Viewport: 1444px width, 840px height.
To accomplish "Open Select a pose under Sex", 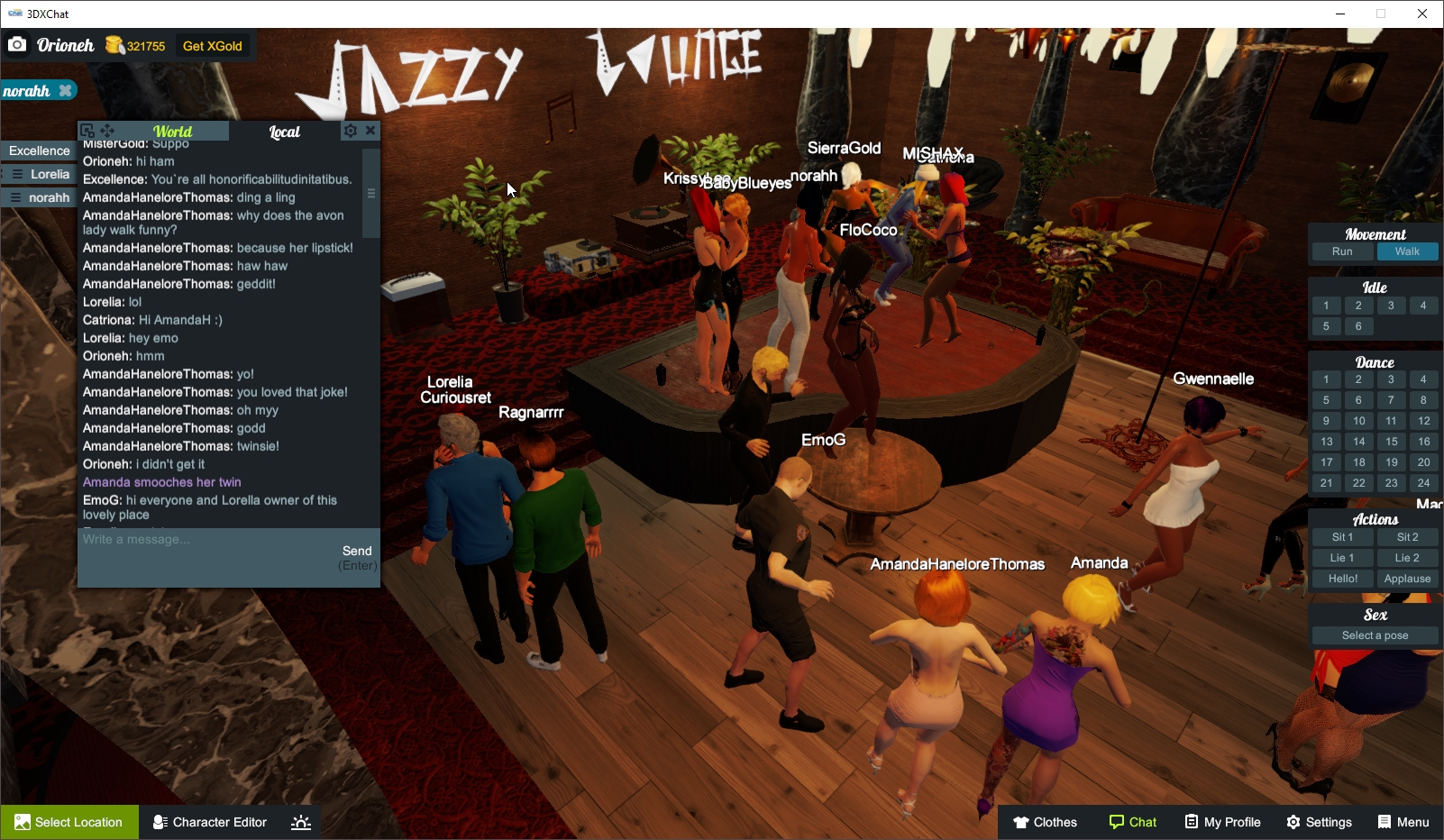I will (1375, 635).
